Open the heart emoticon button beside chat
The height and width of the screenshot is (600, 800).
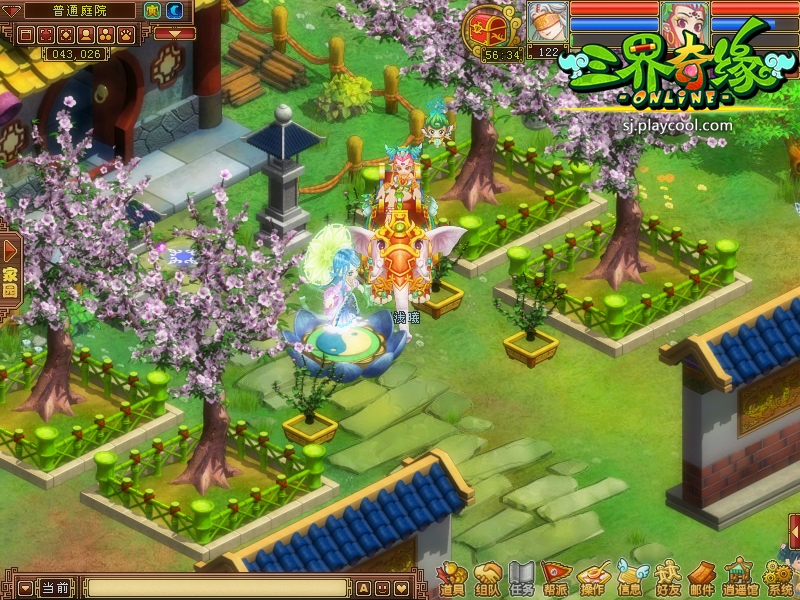click(x=399, y=588)
